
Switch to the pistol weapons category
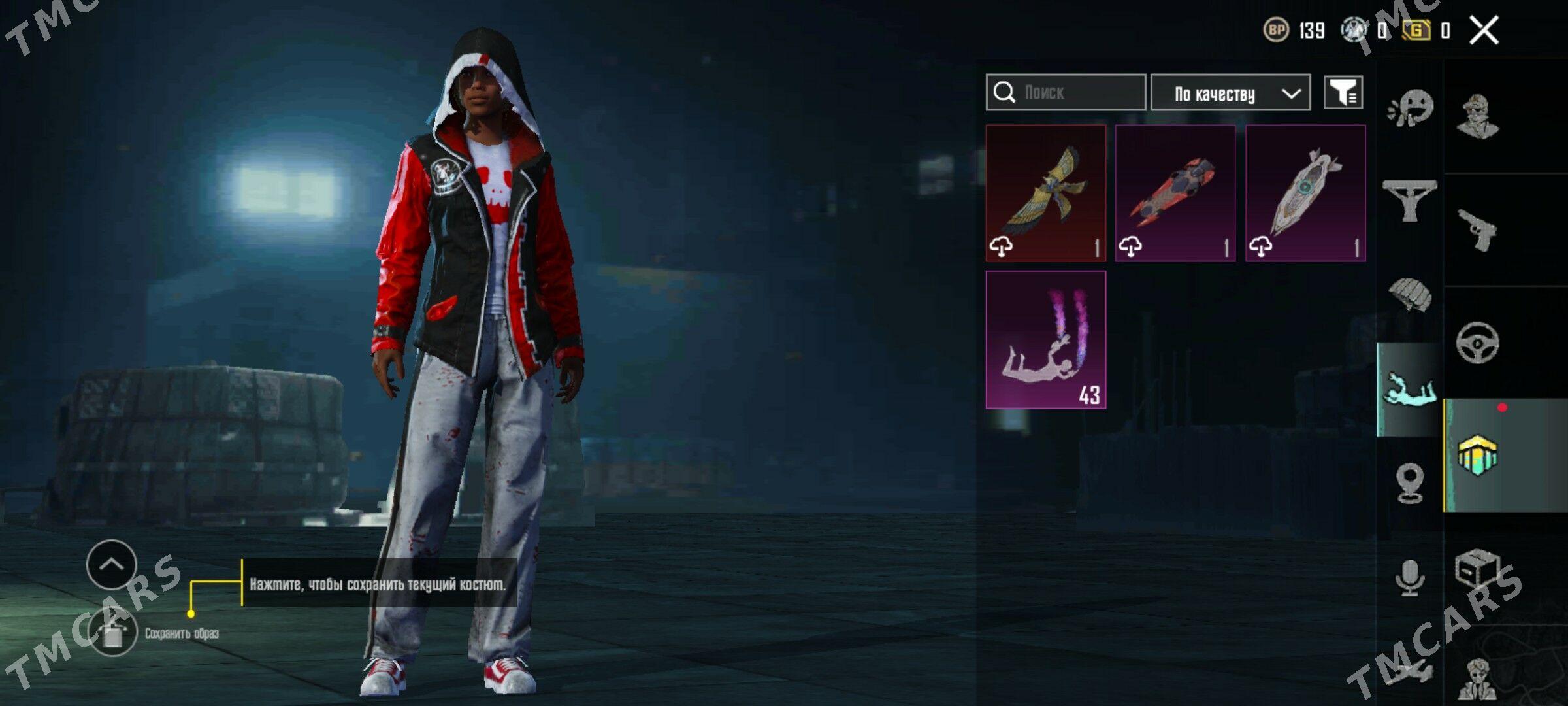click(1478, 230)
